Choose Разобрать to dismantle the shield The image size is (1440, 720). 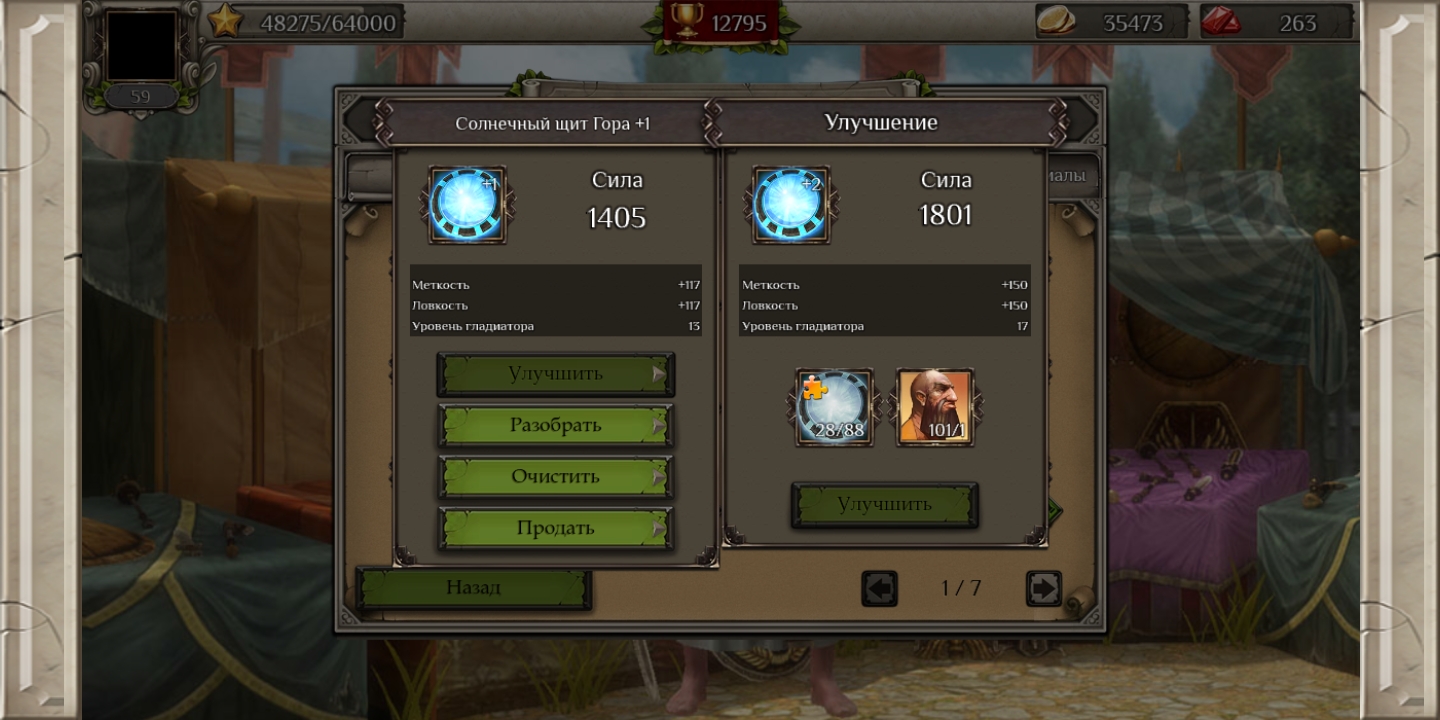pyautogui.click(x=555, y=425)
